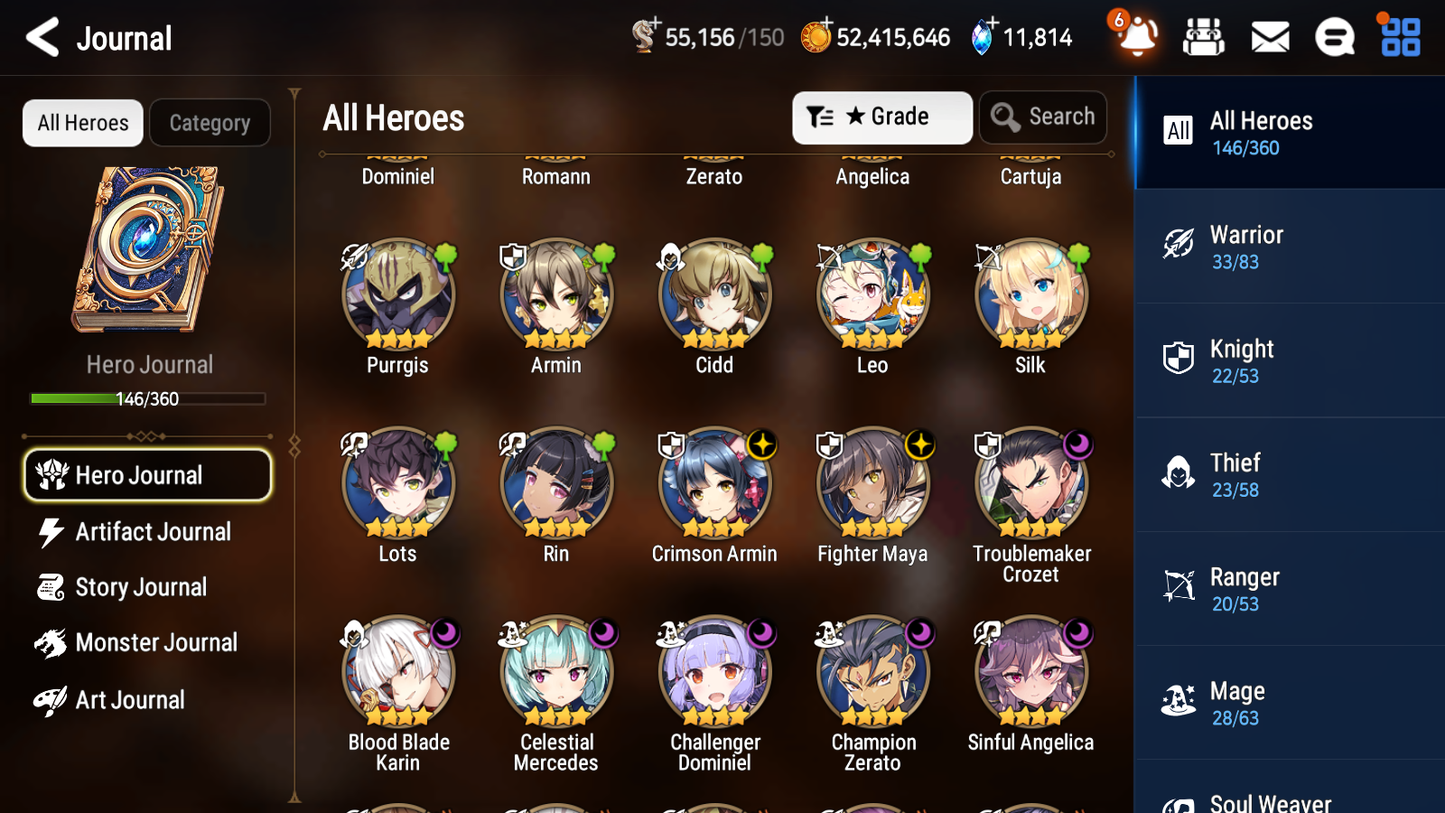Go back using the Journal back arrow
The height and width of the screenshot is (813, 1445).
[x=41, y=37]
